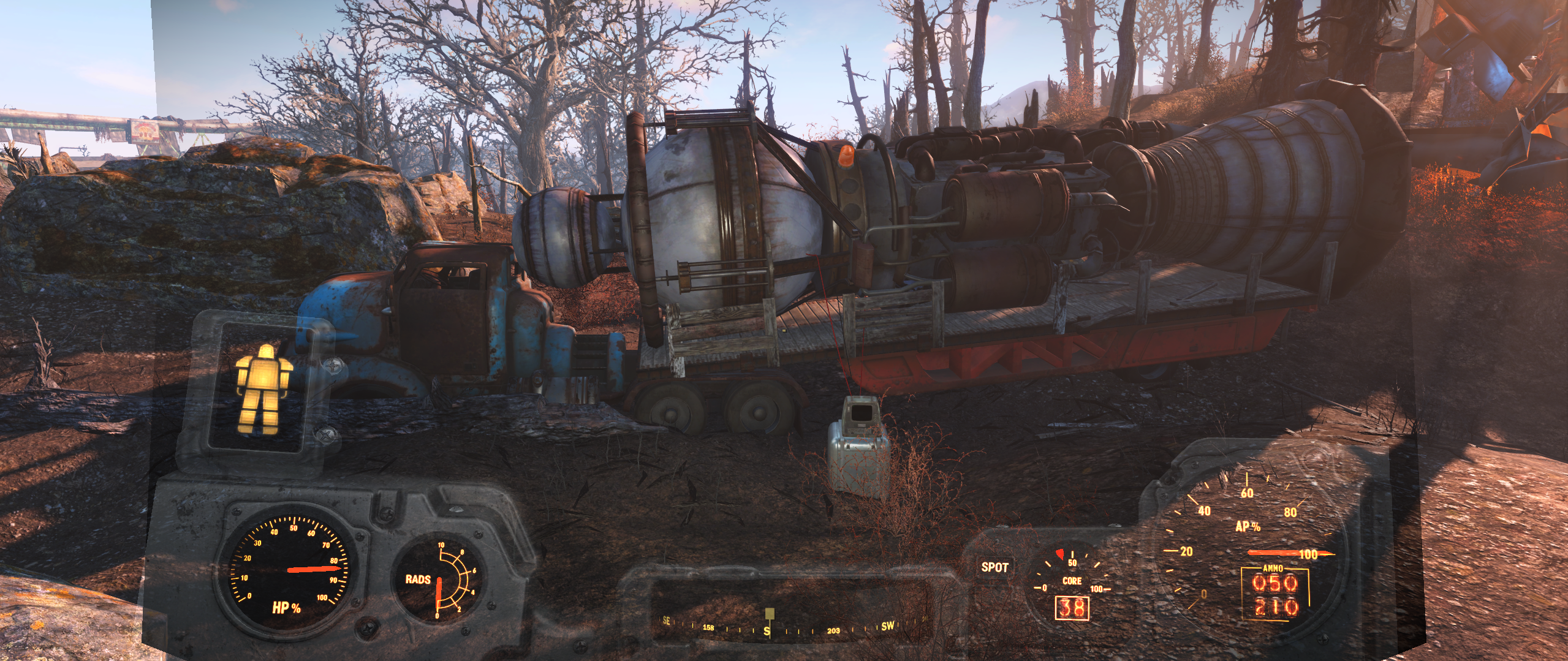1568x661 pixels.
Task: Click the SPOT headlamp indicator
Action: pyautogui.click(x=994, y=567)
